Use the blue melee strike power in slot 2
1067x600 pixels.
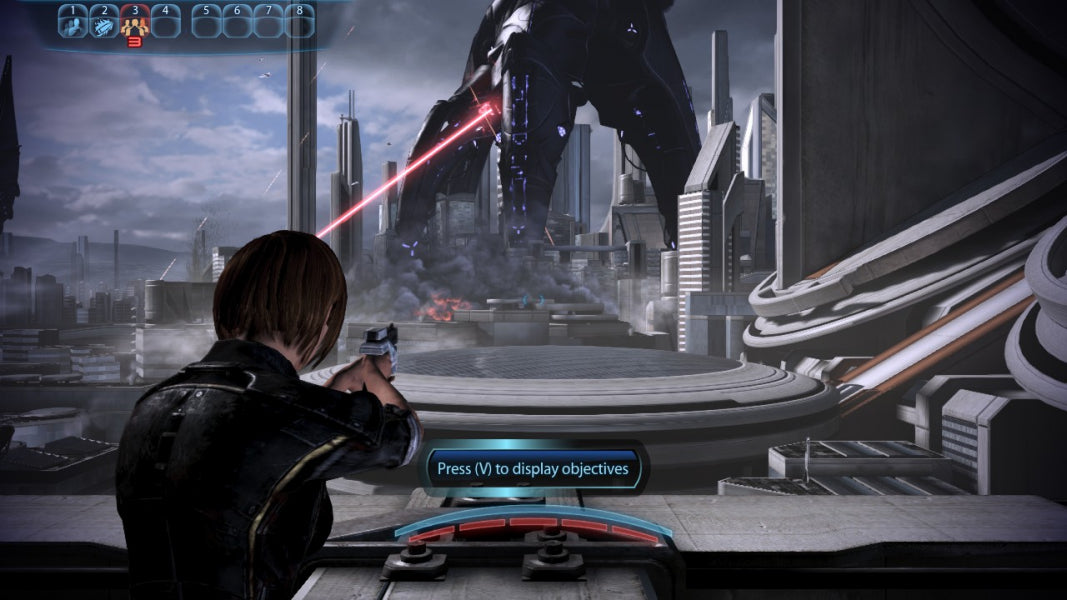coord(103,22)
